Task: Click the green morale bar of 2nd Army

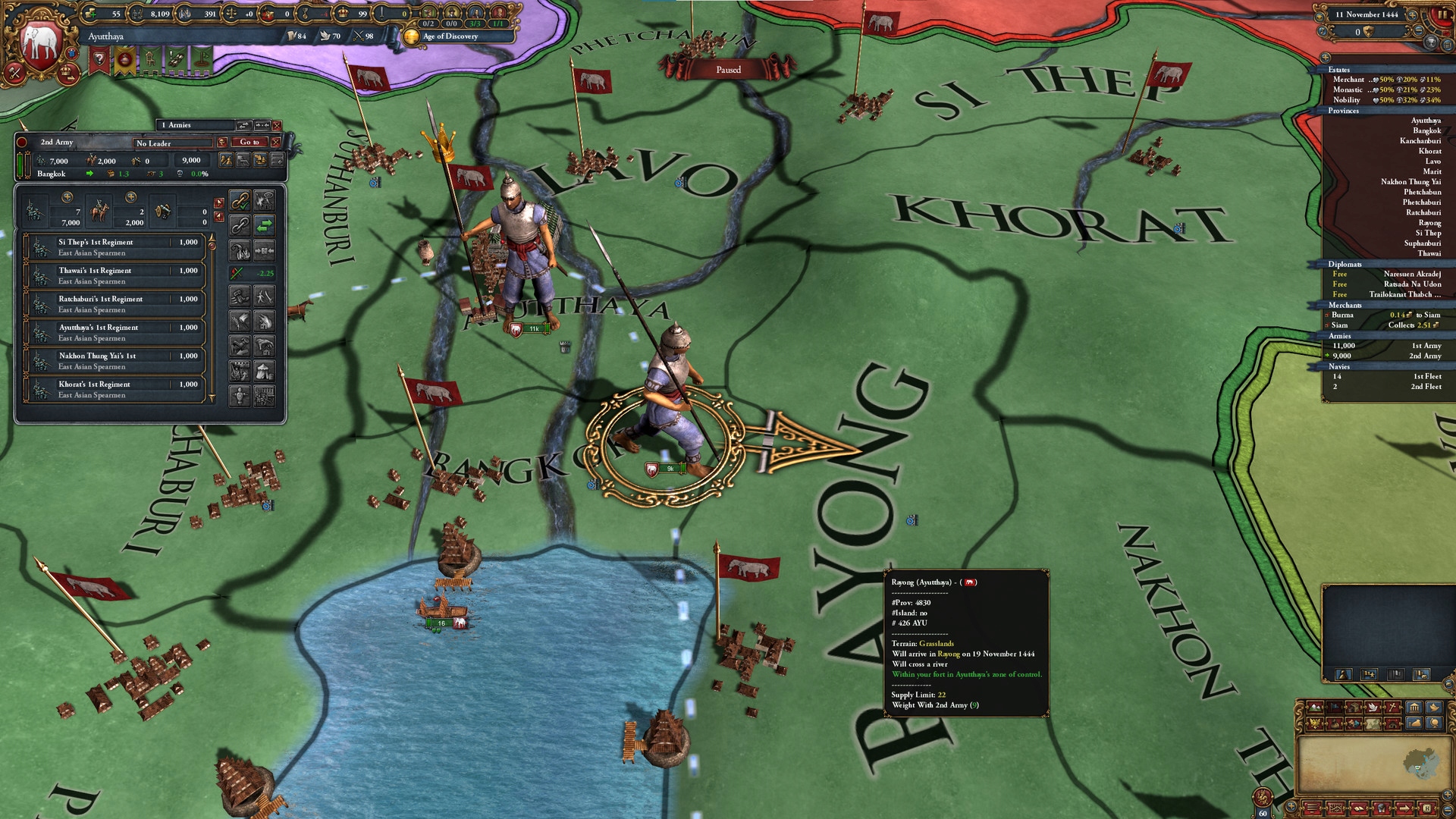Action: [x=20, y=165]
